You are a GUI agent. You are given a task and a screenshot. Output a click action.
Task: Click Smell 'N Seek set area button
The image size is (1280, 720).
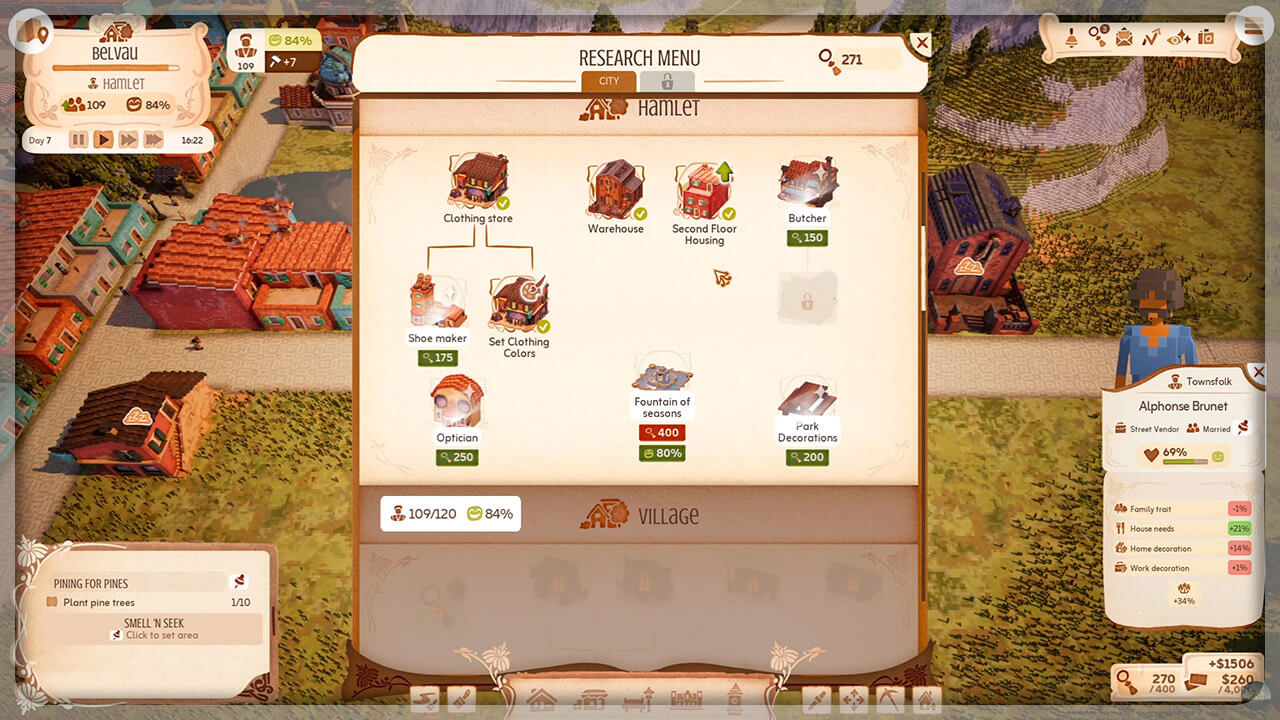(x=154, y=629)
